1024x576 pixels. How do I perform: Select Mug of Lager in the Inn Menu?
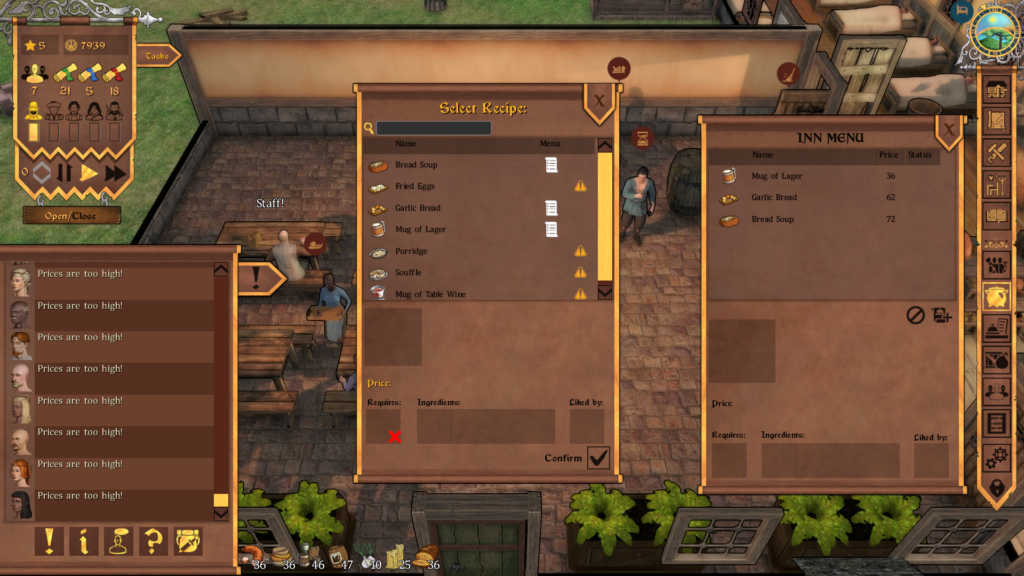[776, 177]
